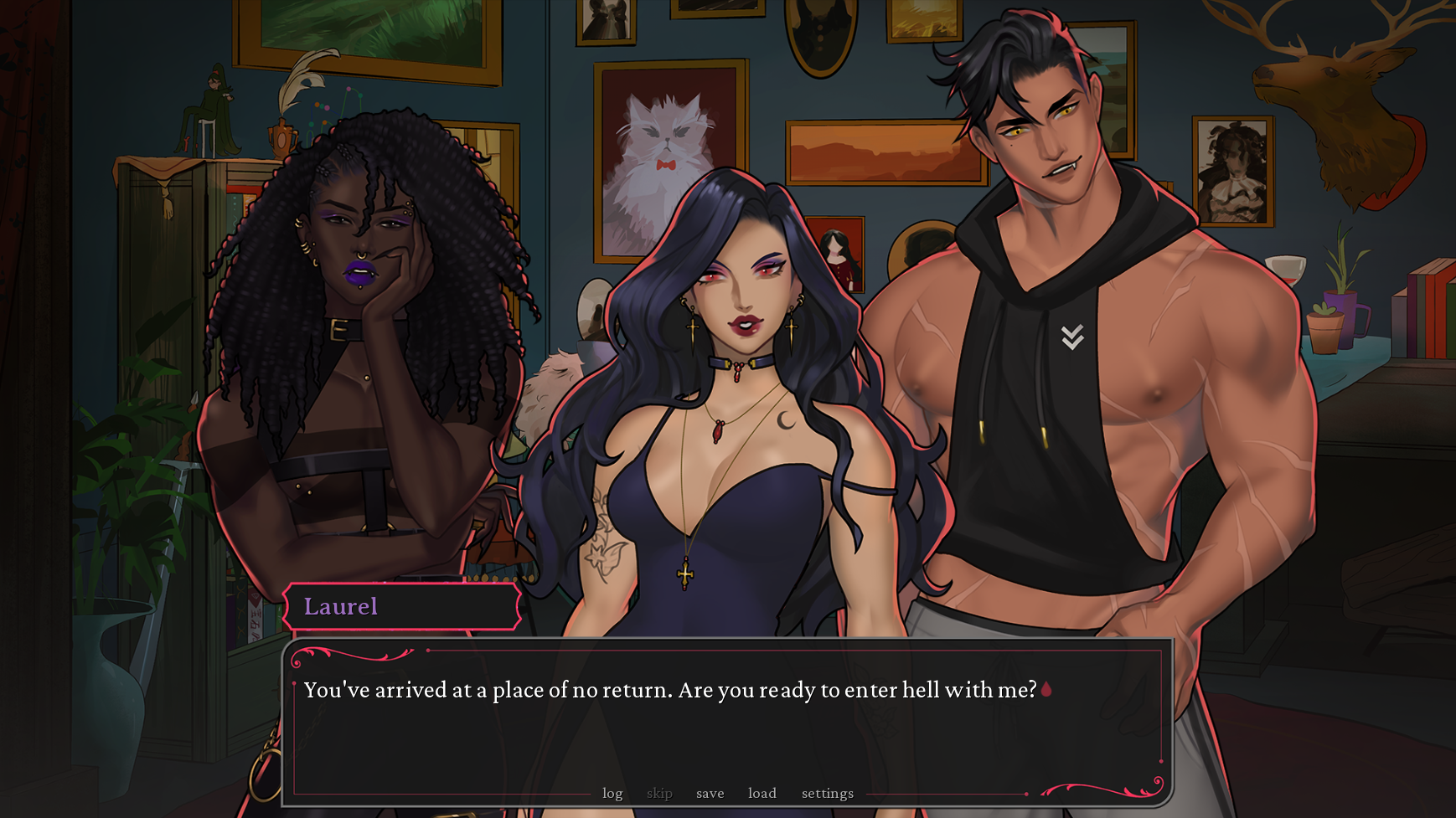Screen dimensions: 1456x818
Task: Skip through the dialogue
Action: pyautogui.click(x=659, y=793)
